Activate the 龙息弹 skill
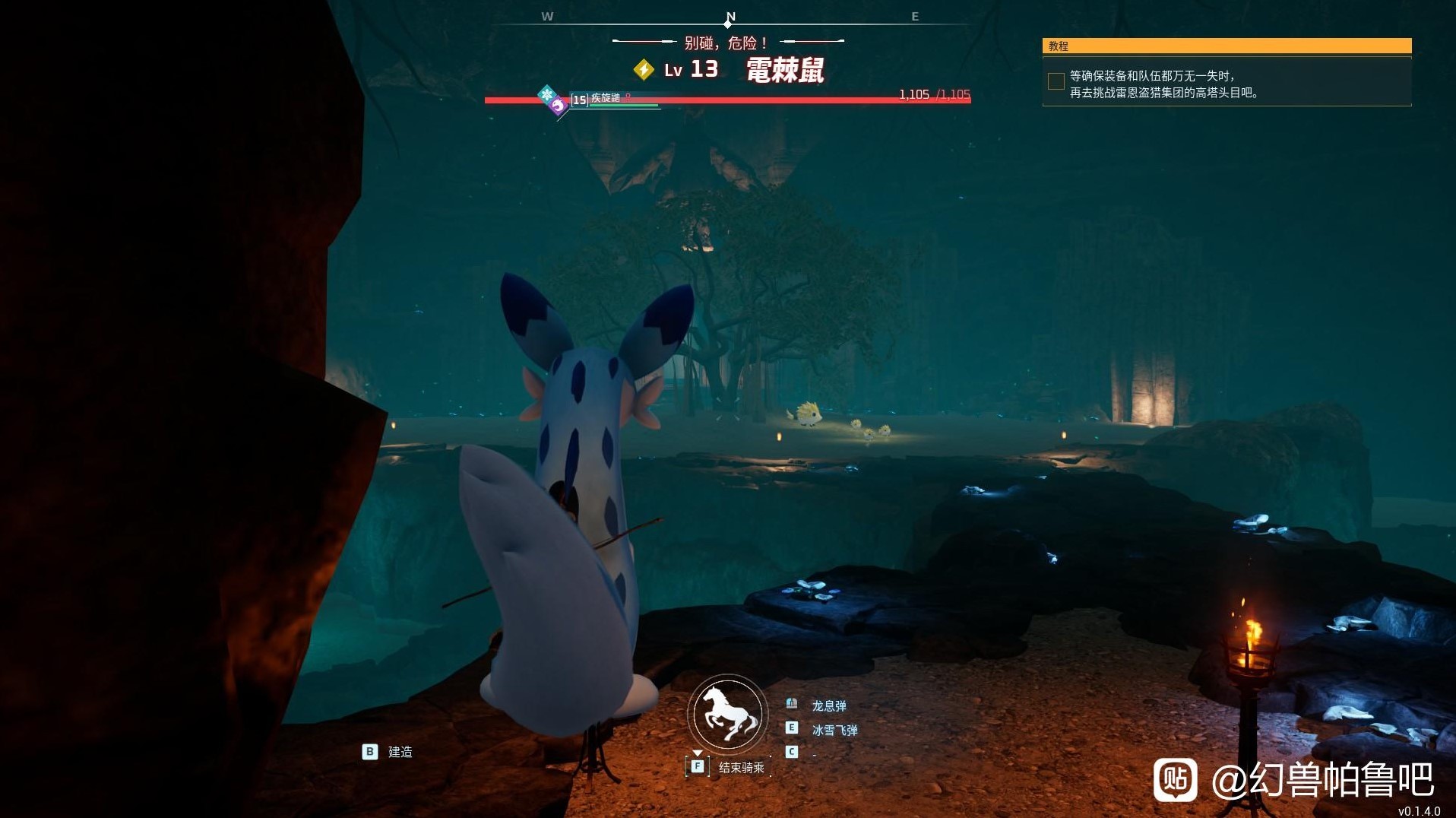Screen dimensions: 1456x818 [828, 705]
